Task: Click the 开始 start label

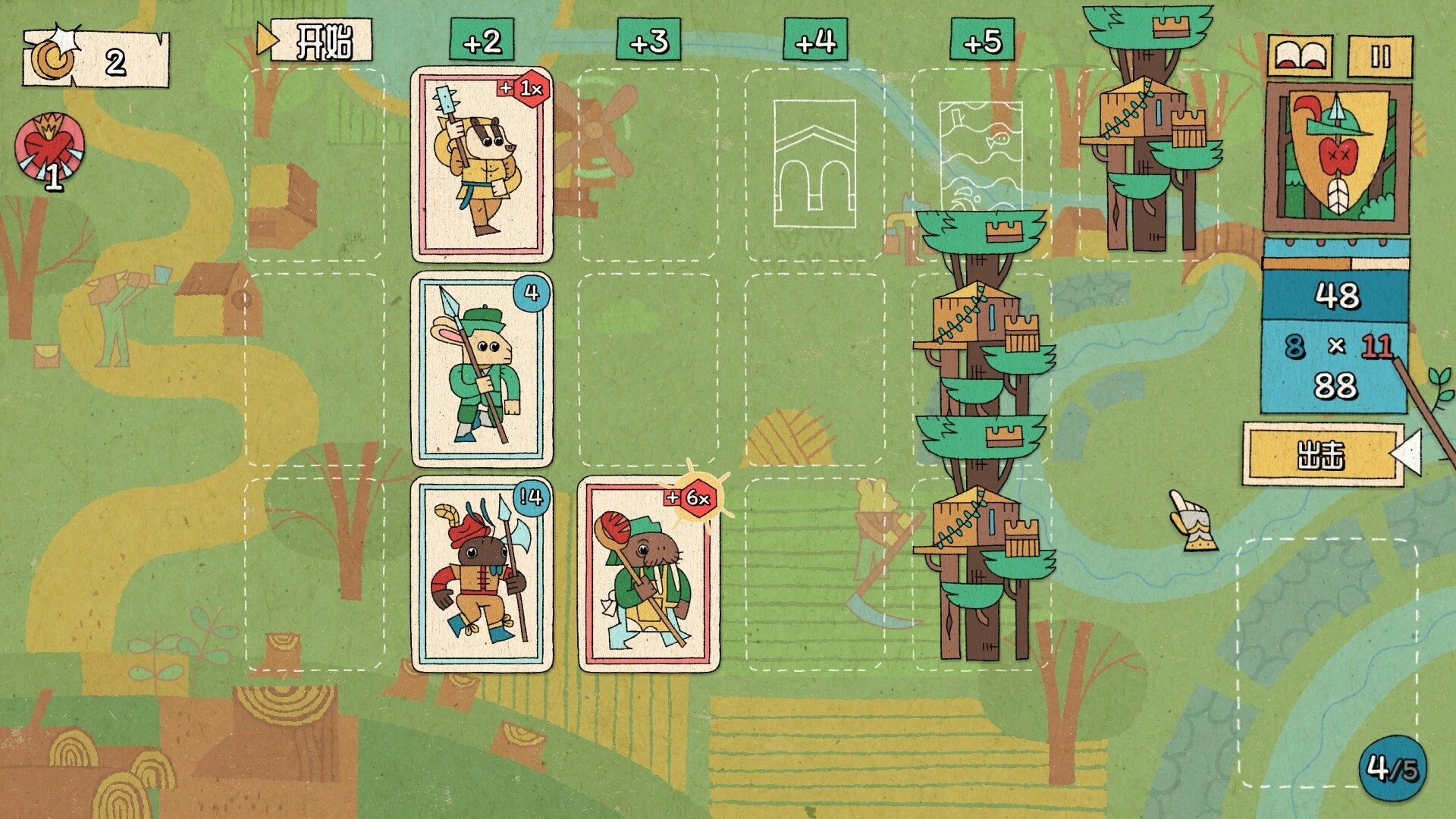Action: click(322, 41)
